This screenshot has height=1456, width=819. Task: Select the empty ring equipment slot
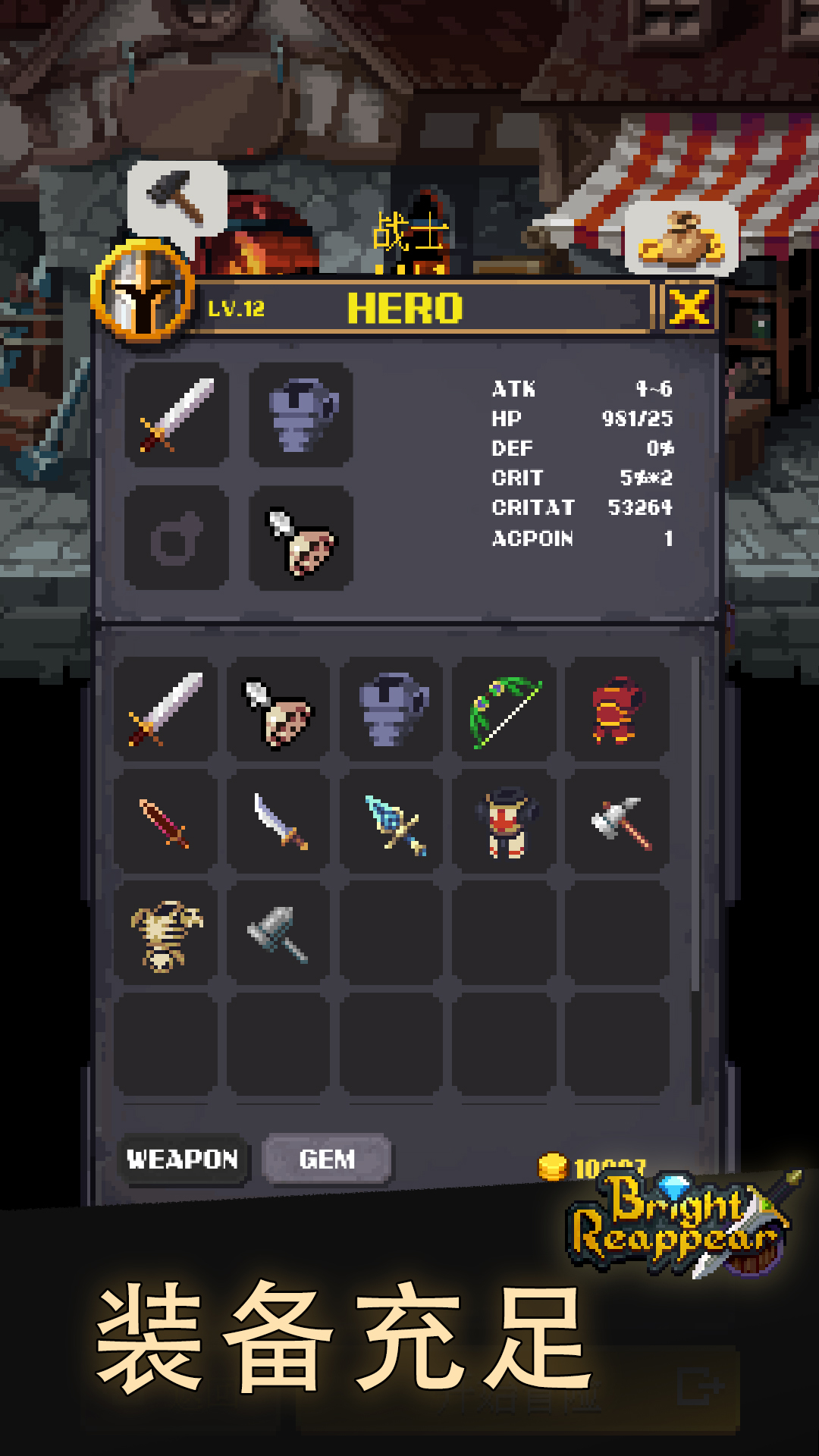pyautogui.click(x=177, y=538)
